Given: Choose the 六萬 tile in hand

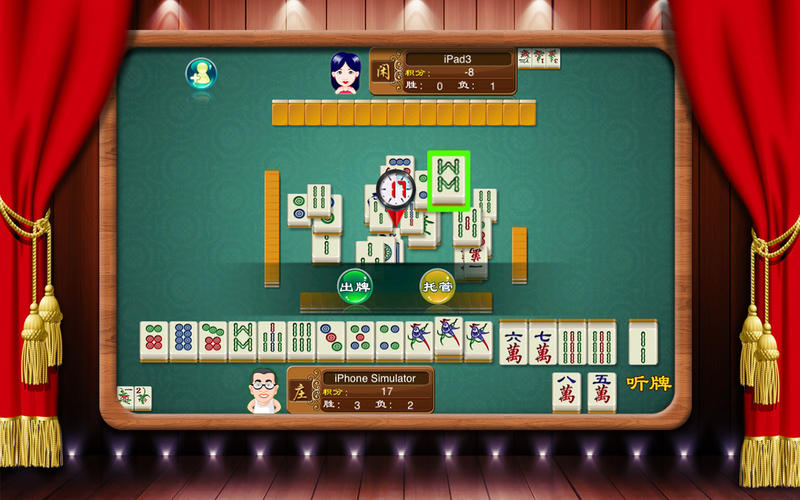Looking at the screenshot, I should coord(514,342).
